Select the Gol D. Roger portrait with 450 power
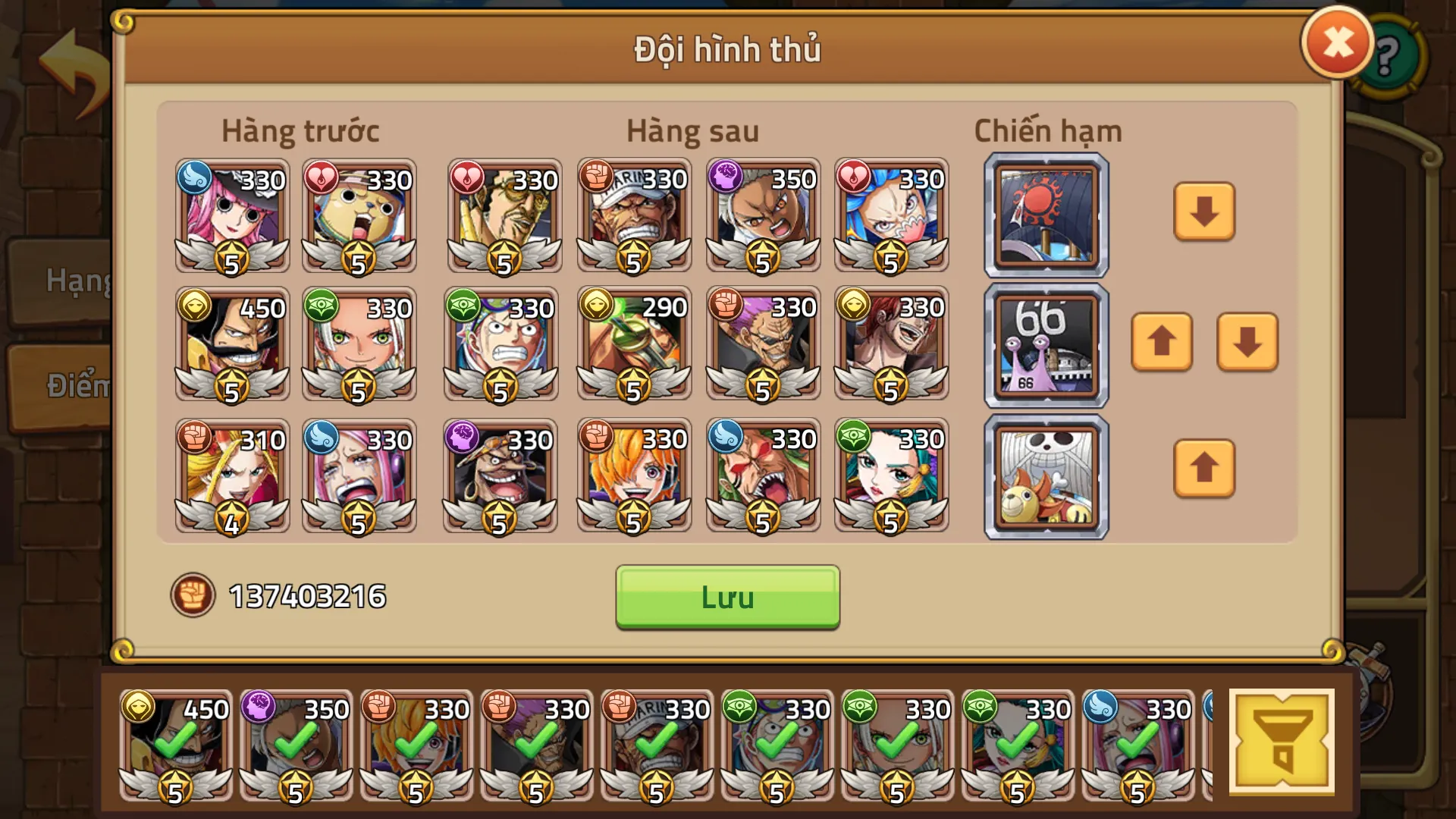This screenshot has width=1456, height=819. click(x=231, y=345)
